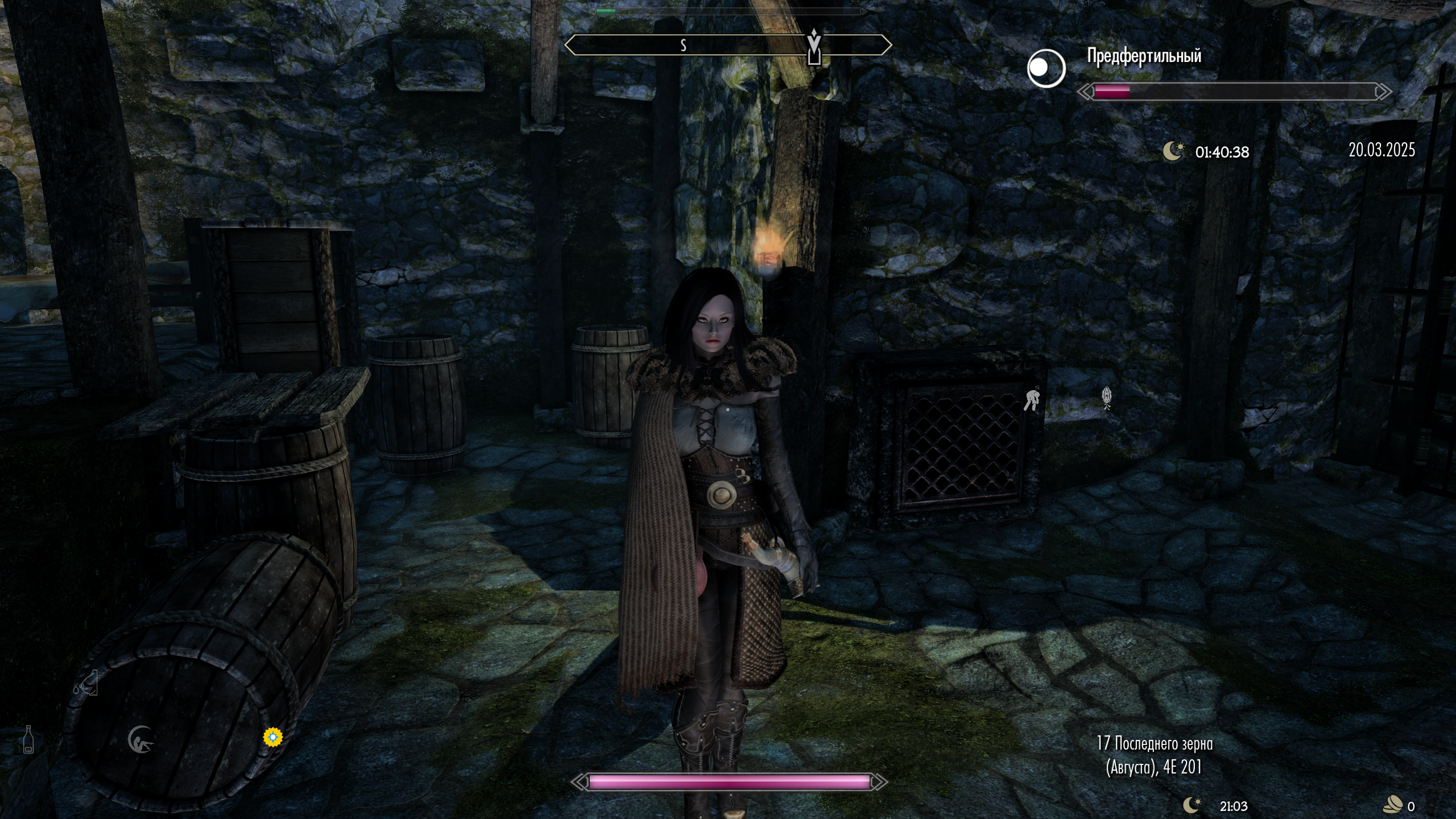Select the bottle status icon

(28, 739)
